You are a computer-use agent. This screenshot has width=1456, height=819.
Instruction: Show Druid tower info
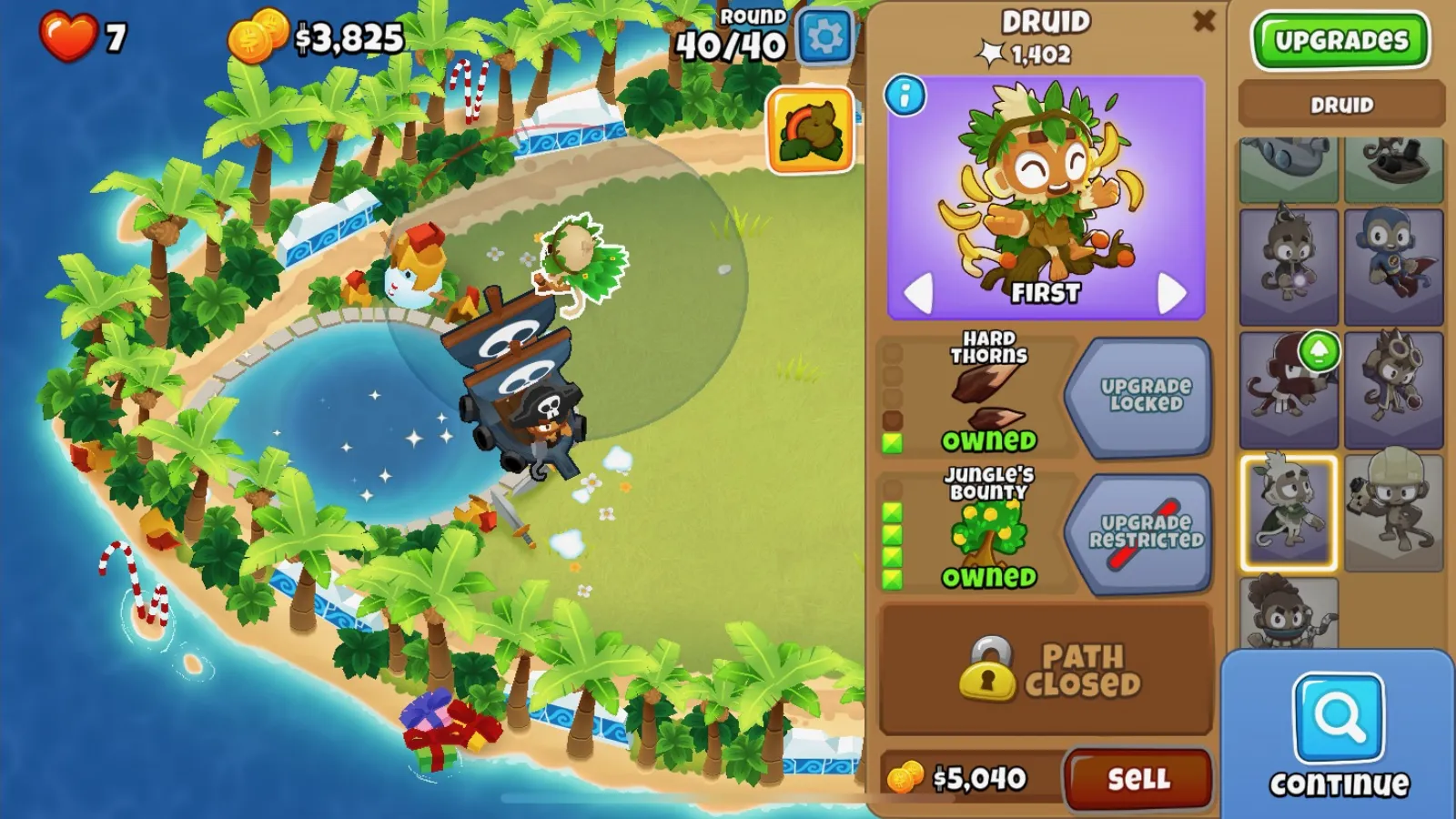coord(905,96)
